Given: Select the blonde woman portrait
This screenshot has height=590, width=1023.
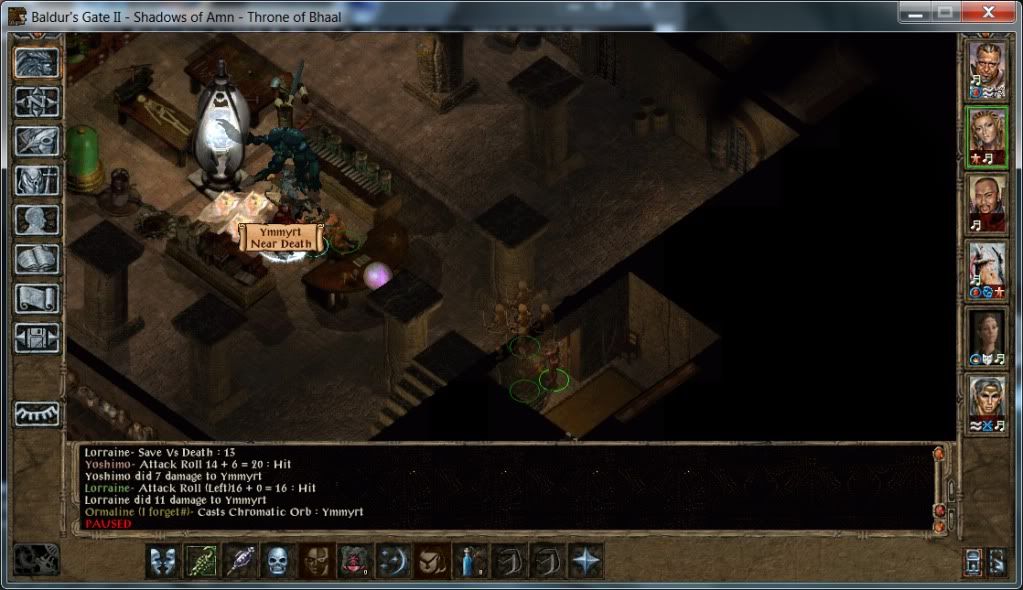Looking at the screenshot, I should (987, 135).
